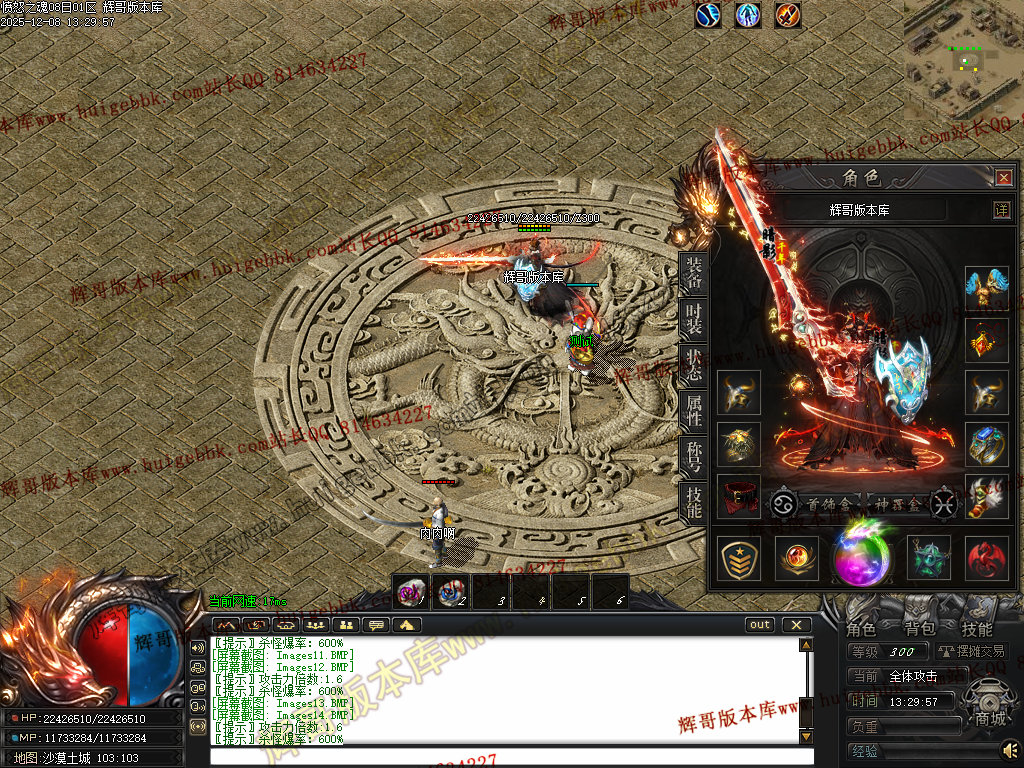Screen dimensions: 1024x768
Task: Open the 背包 bag from the bottom bar
Action: pyautogui.click(x=919, y=628)
